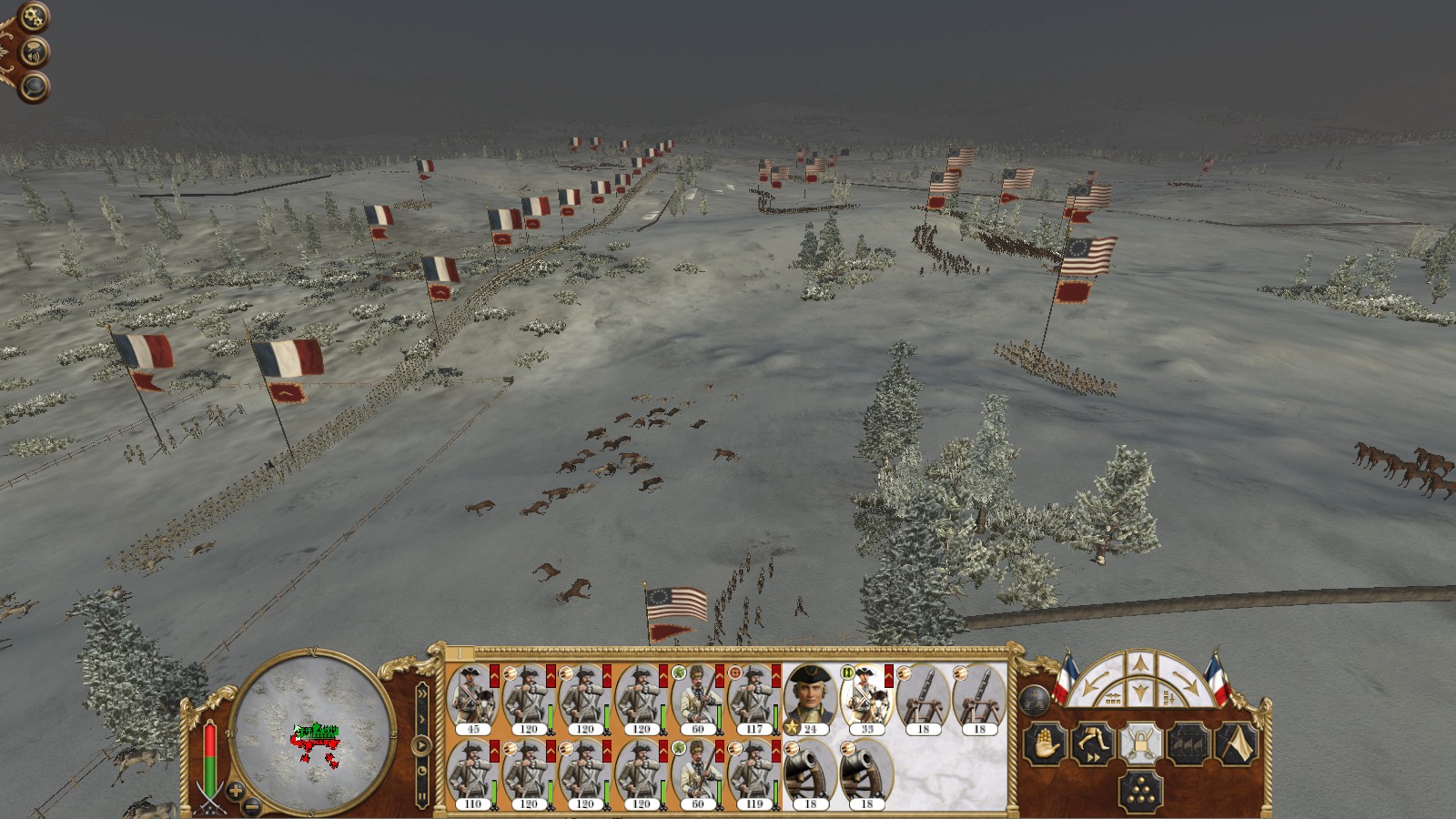The image size is (1456, 819).
Task: Click the canister shot pyramid-of-balls button
Action: pos(1140,792)
